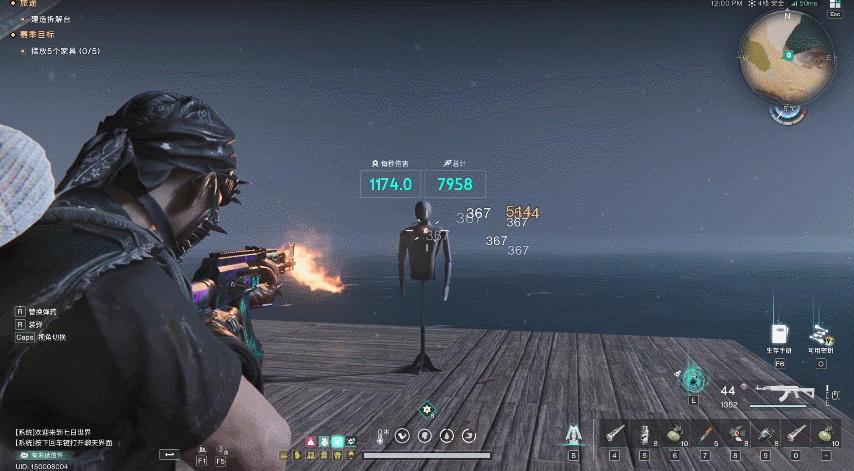Activate the glowing teal orb ability
This screenshot has height=471, width=854.
[x=691, y=379]
